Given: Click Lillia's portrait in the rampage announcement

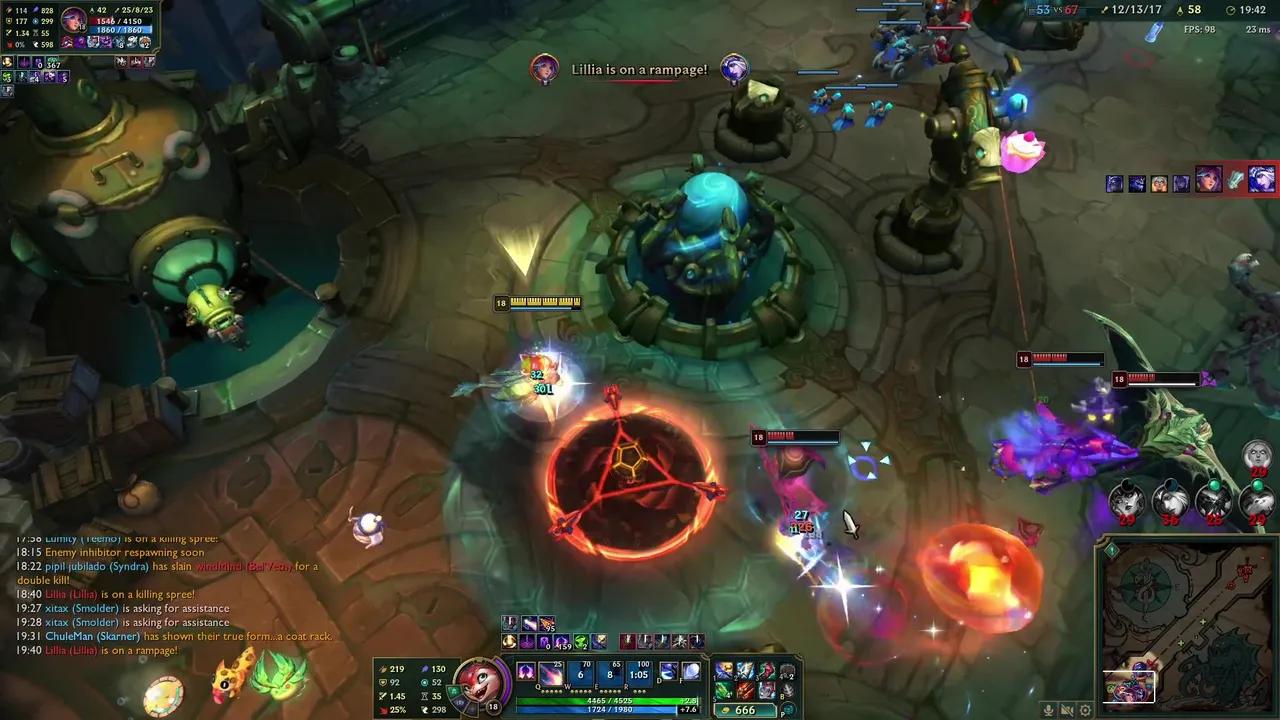Looking at the screenshot, I should [544, 69].
